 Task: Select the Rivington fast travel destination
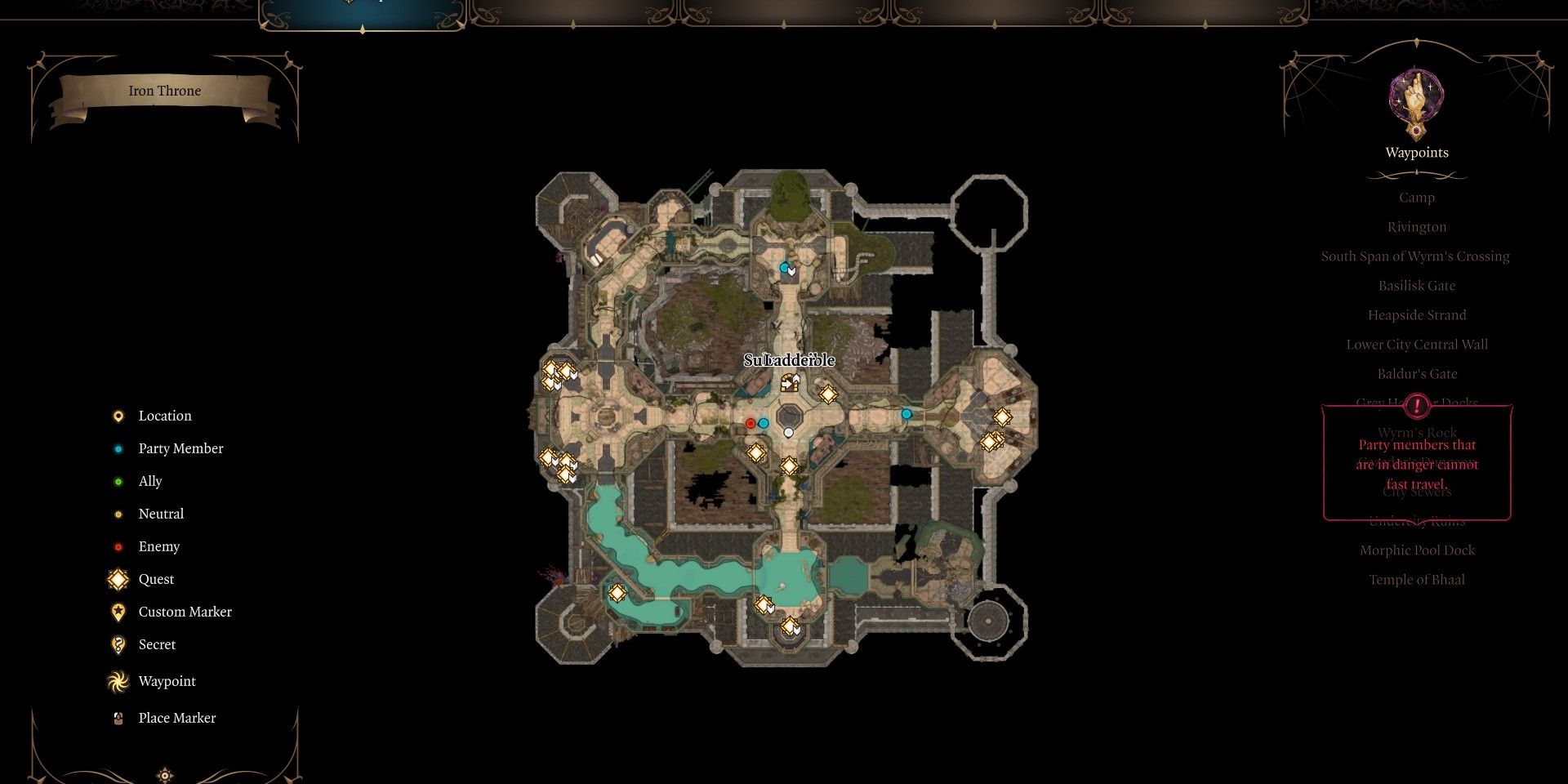pyautogui.click(x=1417, y=226)
